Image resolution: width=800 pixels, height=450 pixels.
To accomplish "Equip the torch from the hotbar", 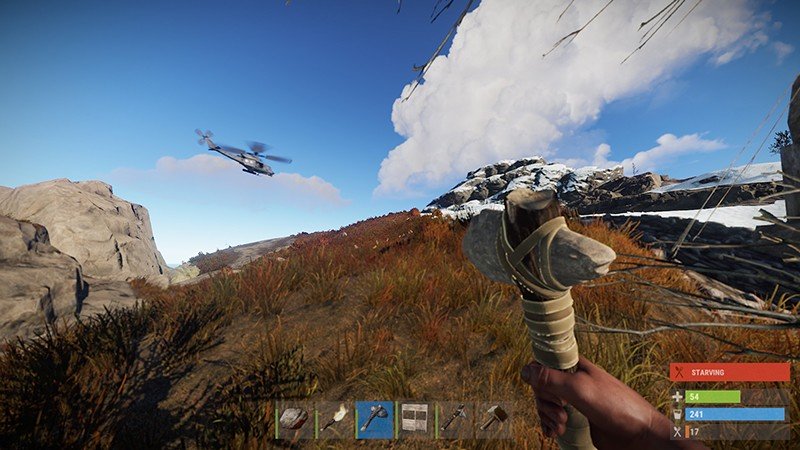I will [334, 420].
